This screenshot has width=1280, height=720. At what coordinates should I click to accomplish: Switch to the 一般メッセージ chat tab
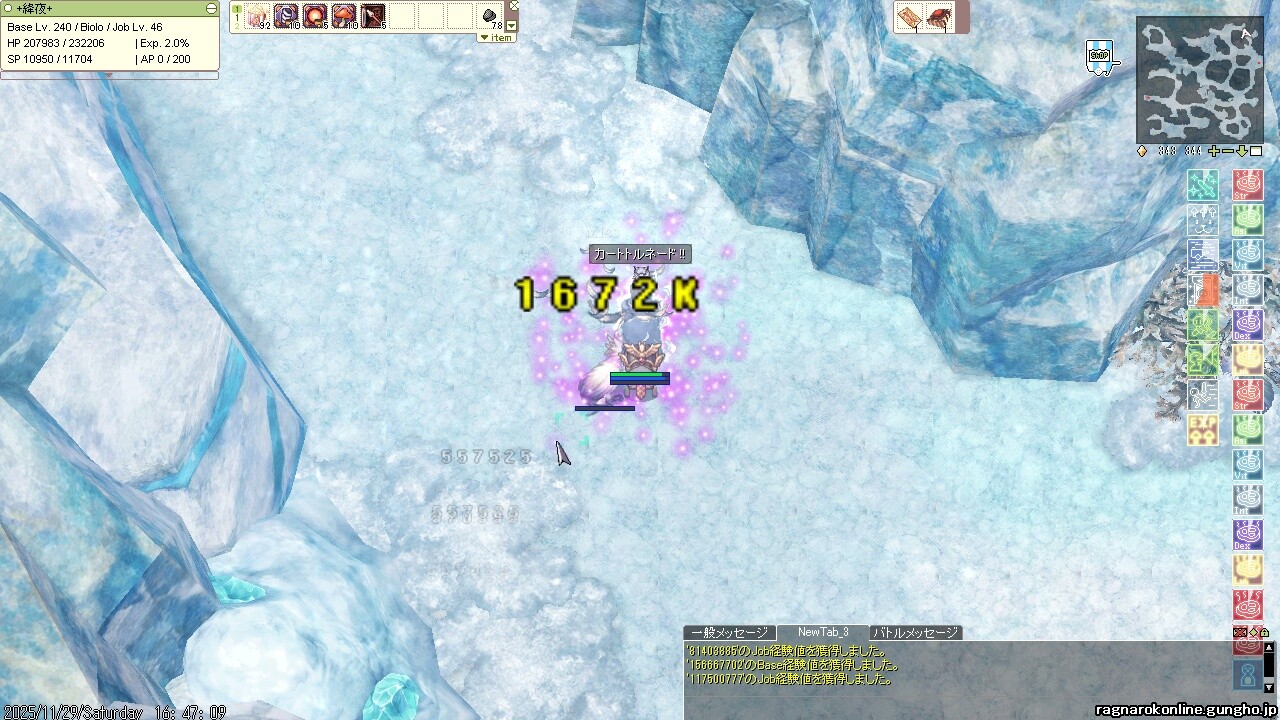729,633
